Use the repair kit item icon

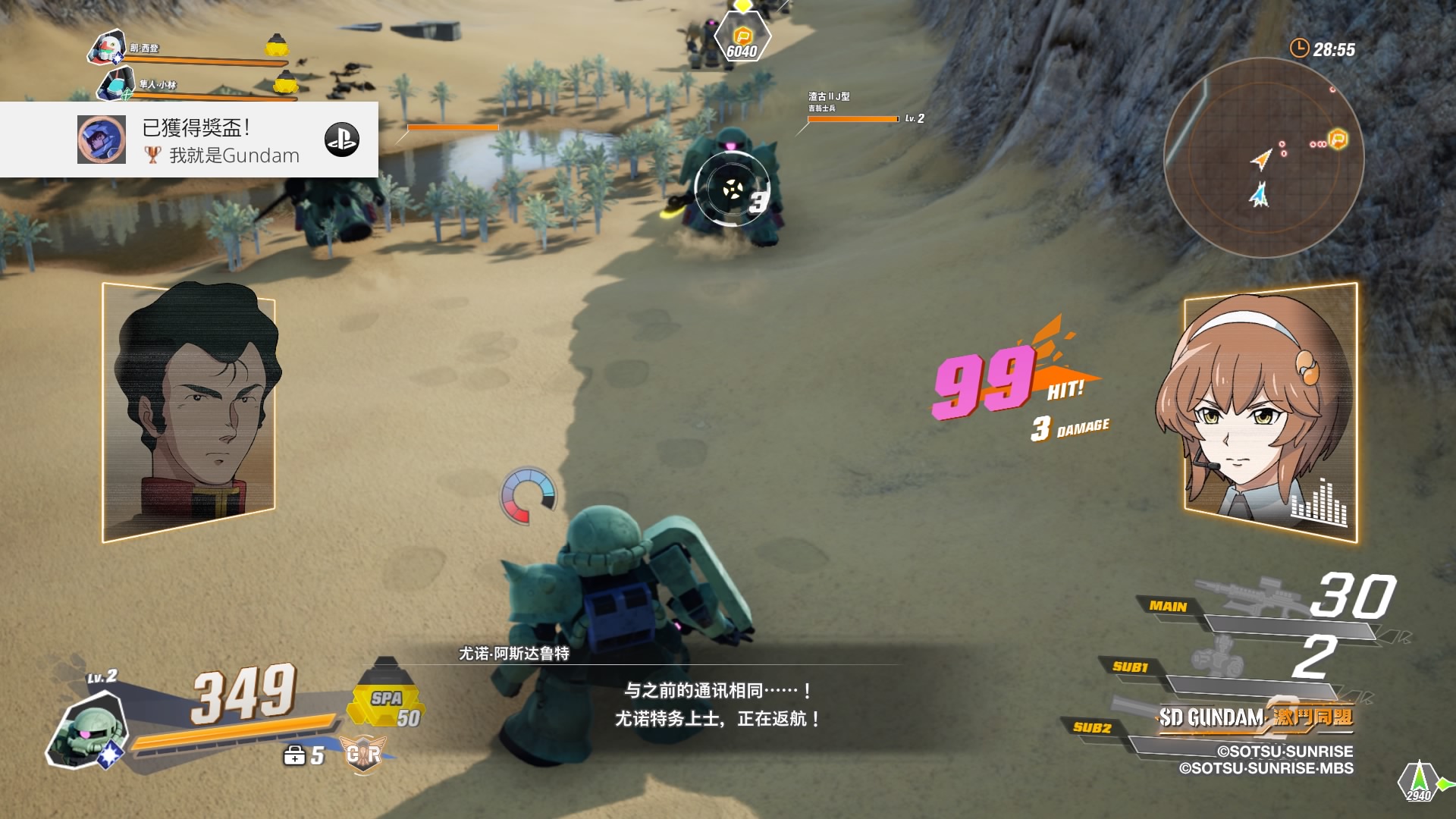click(294, 755)
